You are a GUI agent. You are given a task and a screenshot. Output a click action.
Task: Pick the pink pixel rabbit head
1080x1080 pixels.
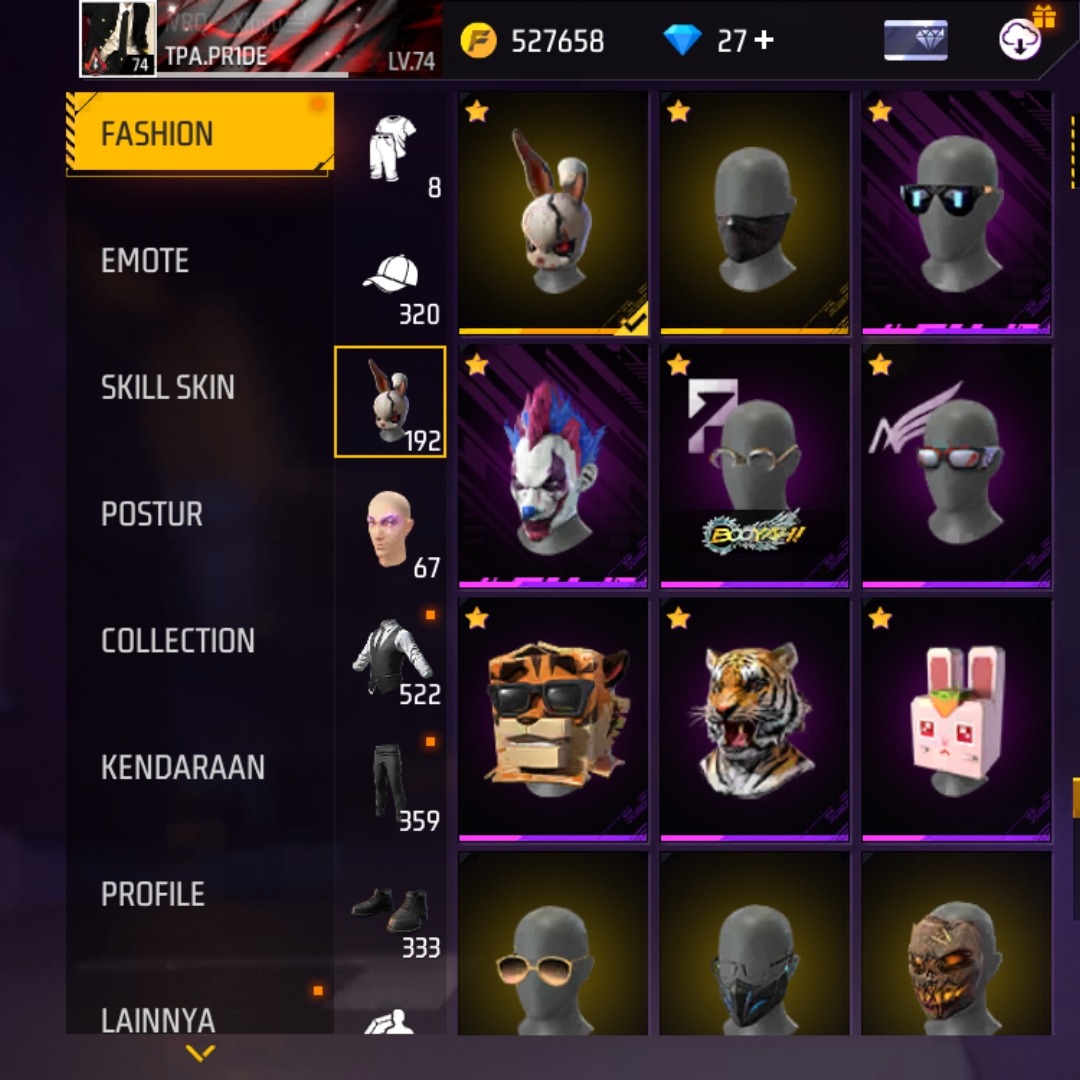click(957, 718)
